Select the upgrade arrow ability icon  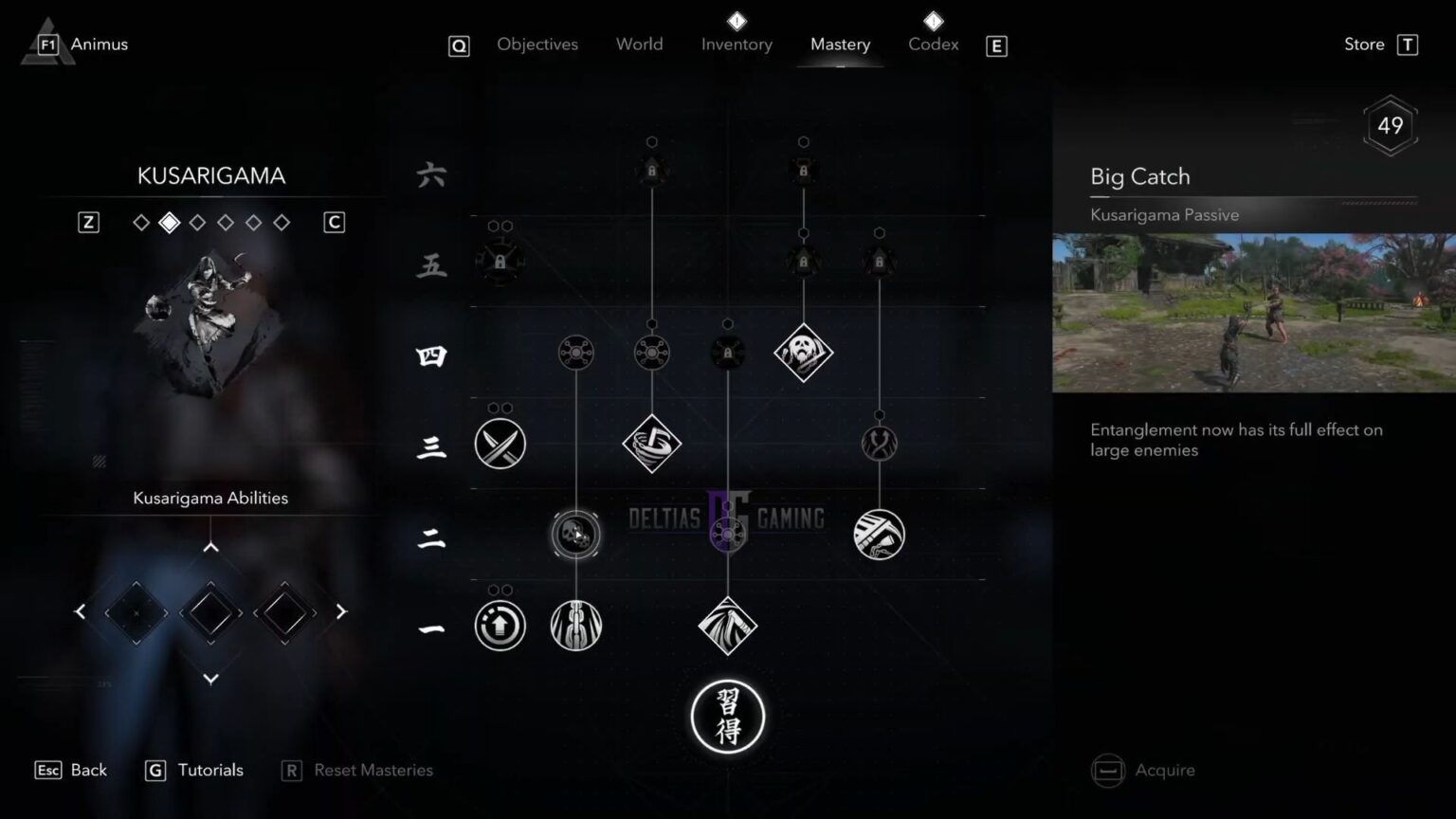(x=500, y=626)
